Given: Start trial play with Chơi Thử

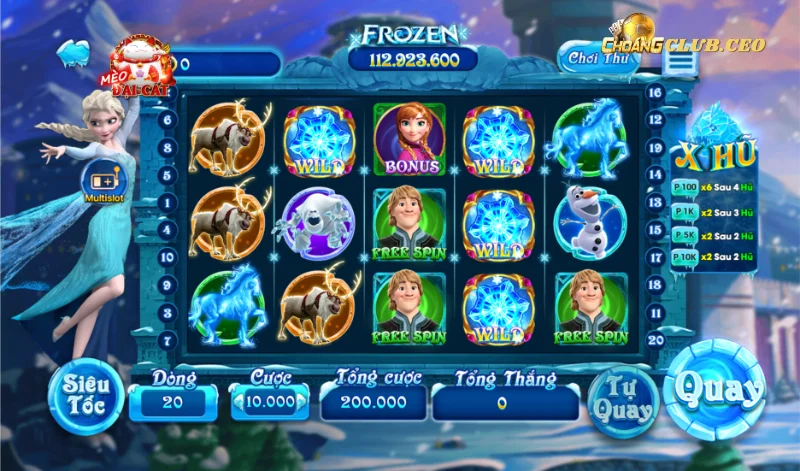Looking at the screenshot, I should coord(596,58).
